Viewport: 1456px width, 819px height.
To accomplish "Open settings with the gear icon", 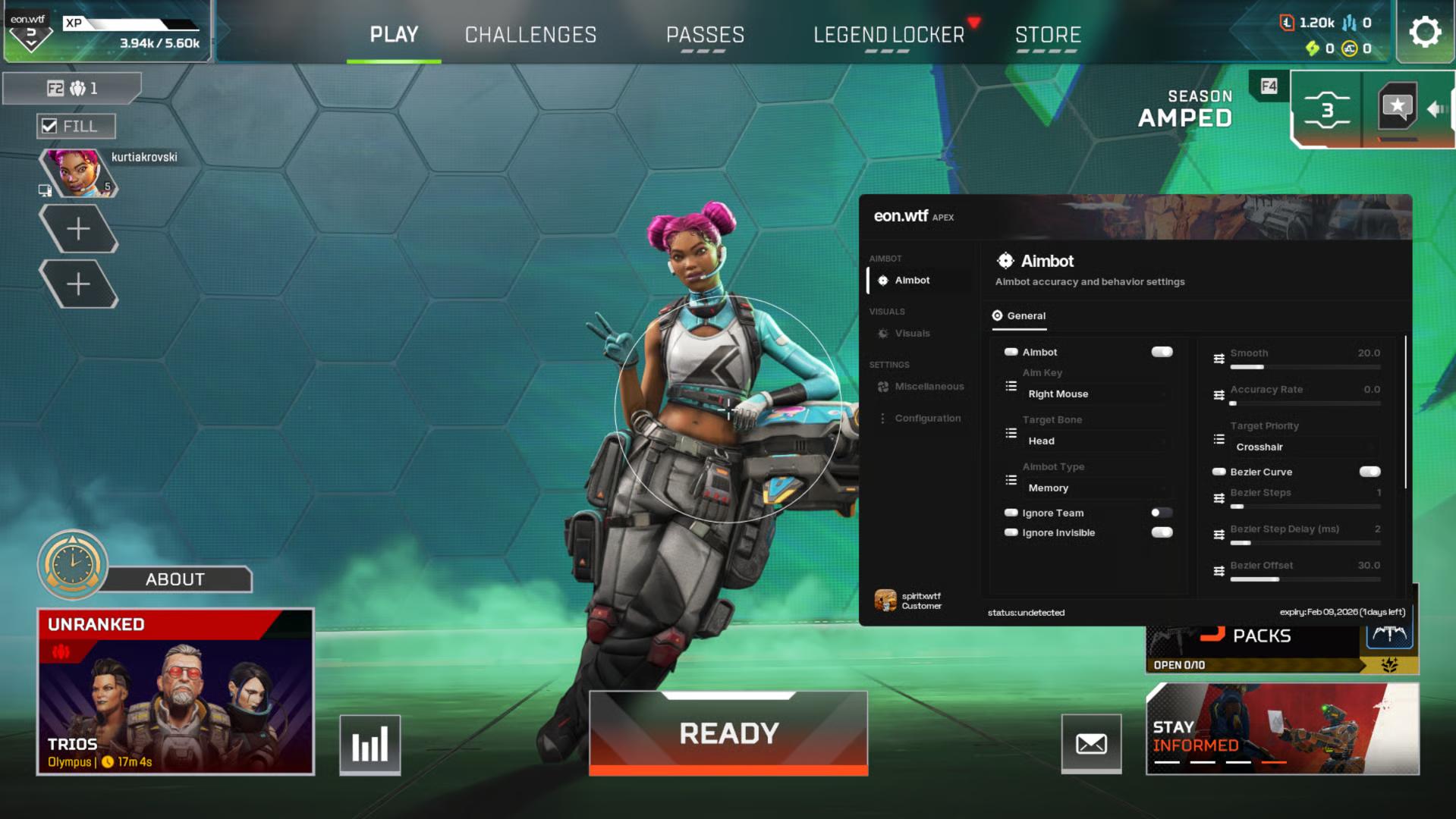I will pos(1424,32).
